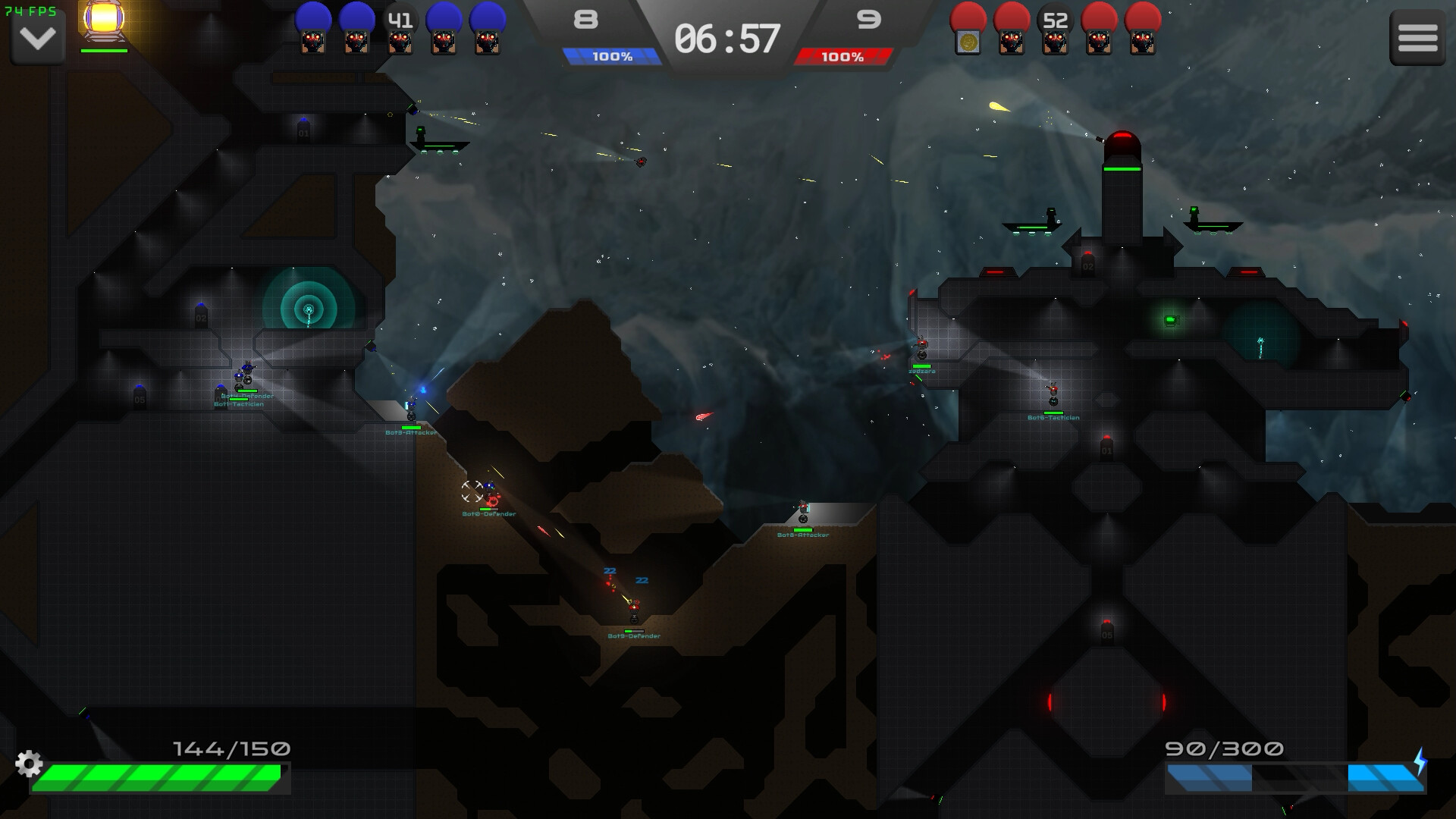Click the rightmost red team robot portrait
The image size is (1456, 819).
click(1143, 30)
